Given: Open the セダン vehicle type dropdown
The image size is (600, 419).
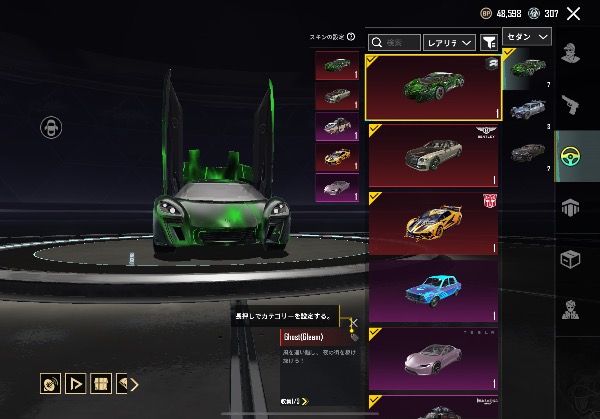Looking at the screenshot, I should 528,36.
